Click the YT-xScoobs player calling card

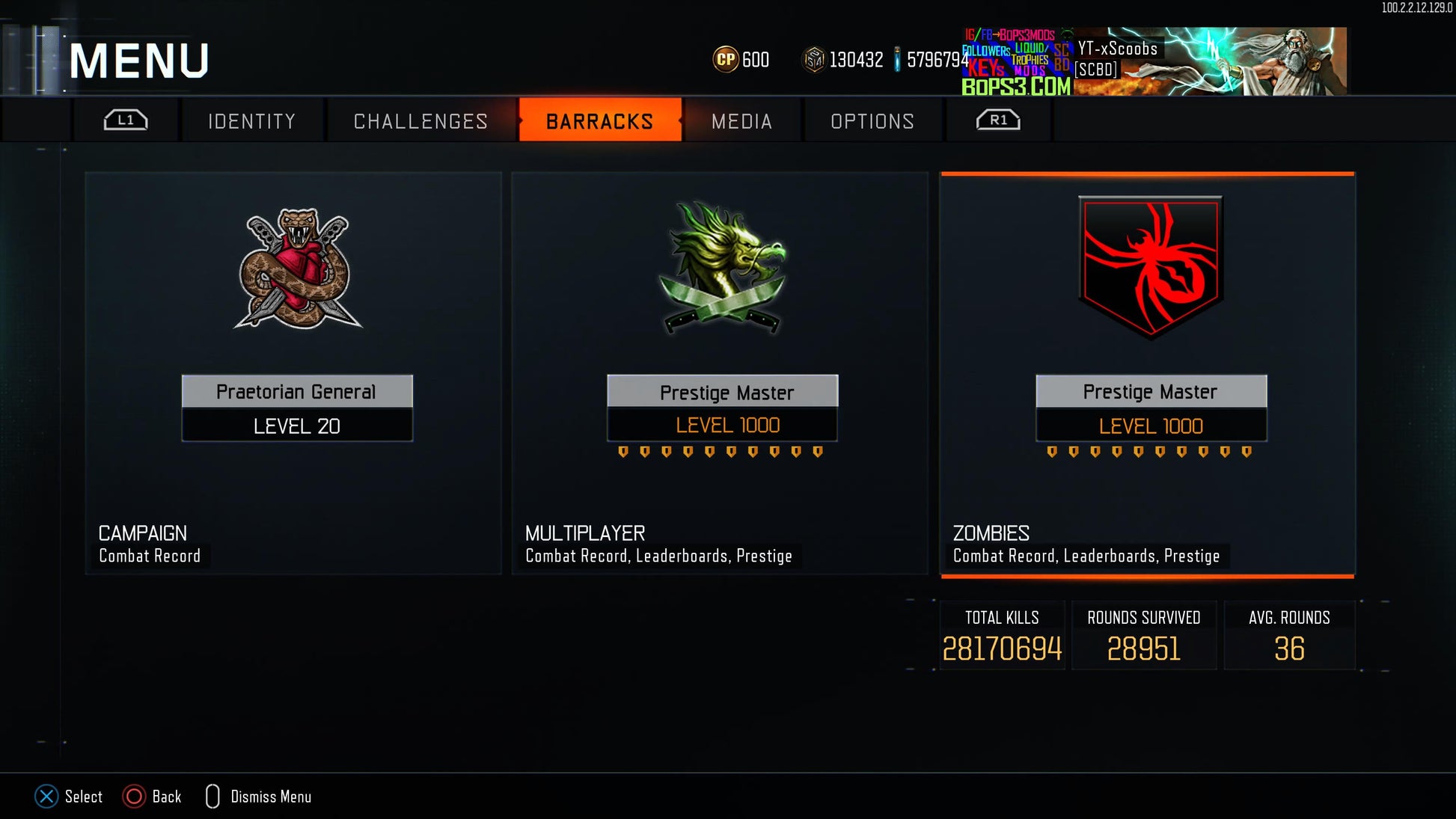coord(1154,61)
